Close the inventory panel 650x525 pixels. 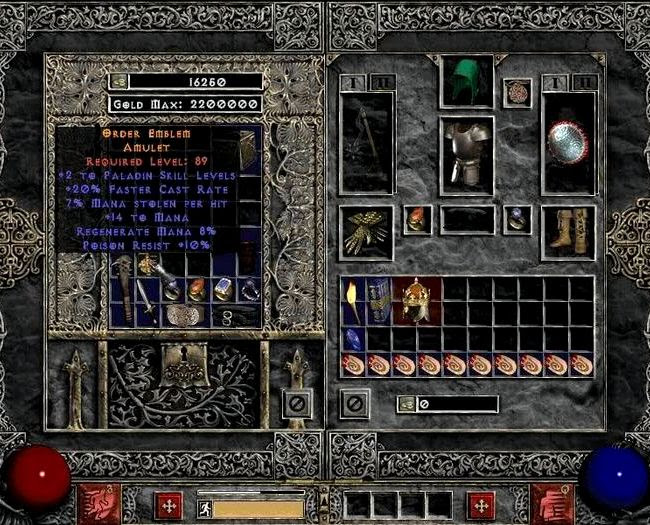point(355,403)
